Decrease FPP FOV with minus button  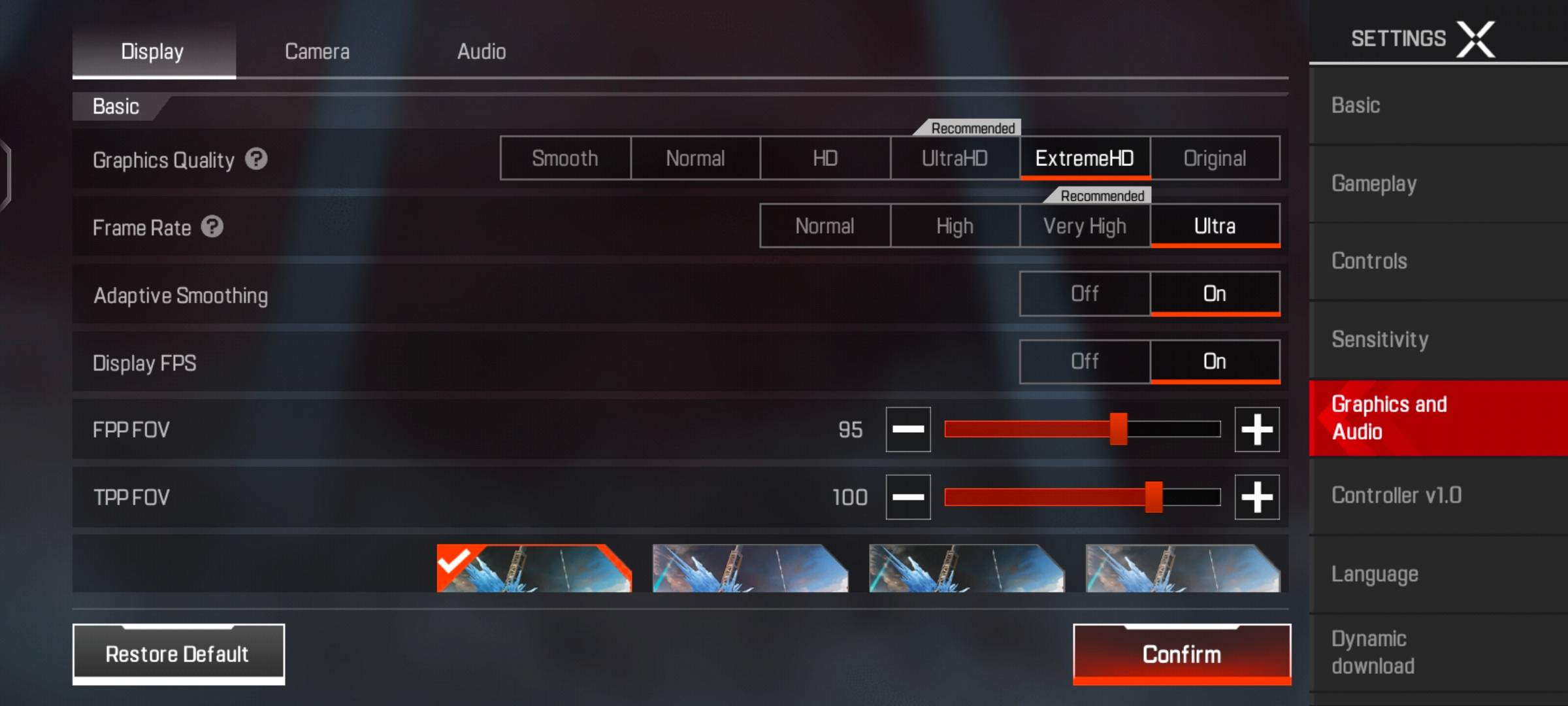pyautogui.click(x=908, y=429)
